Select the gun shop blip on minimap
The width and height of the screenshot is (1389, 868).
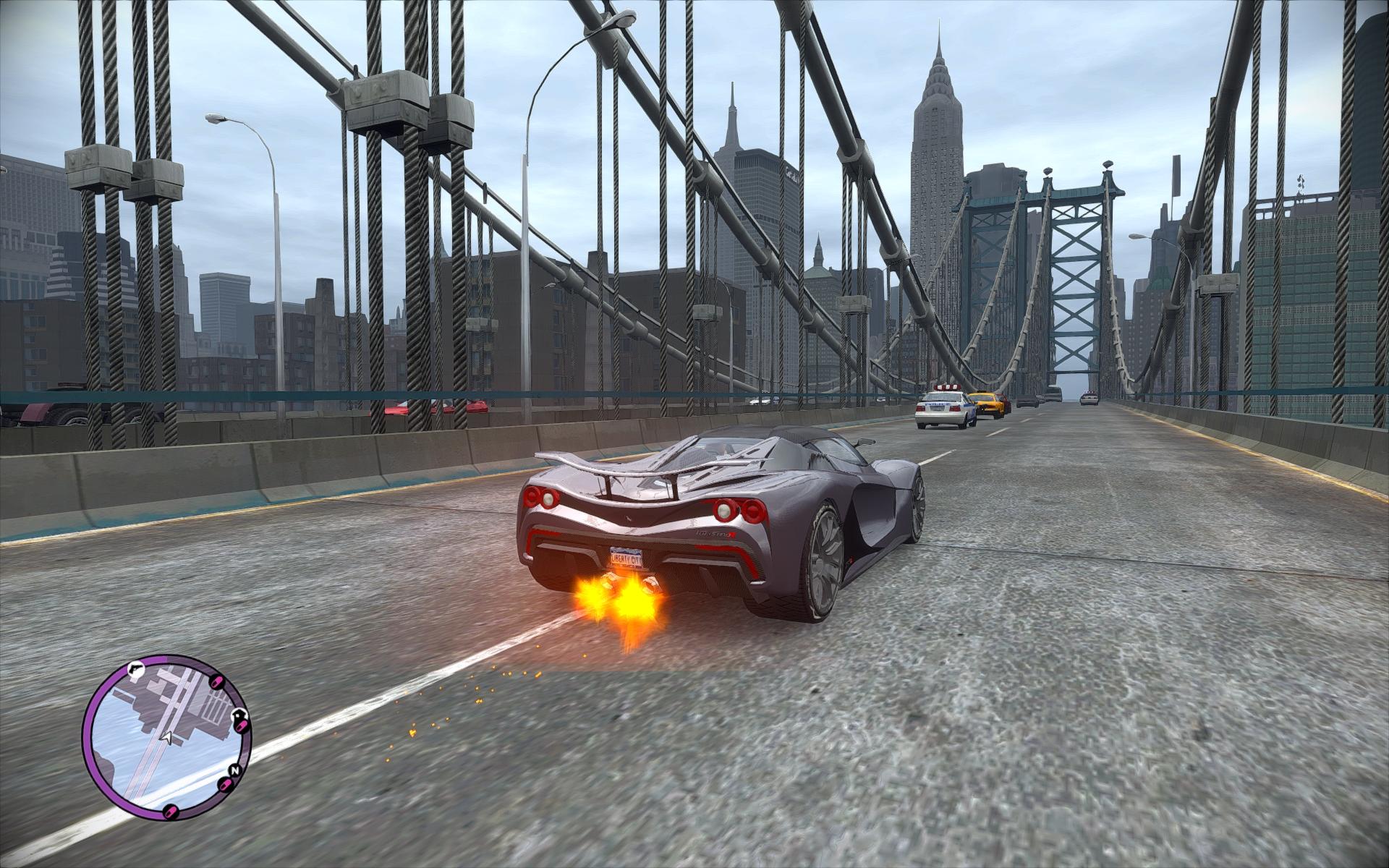[134, 670]
